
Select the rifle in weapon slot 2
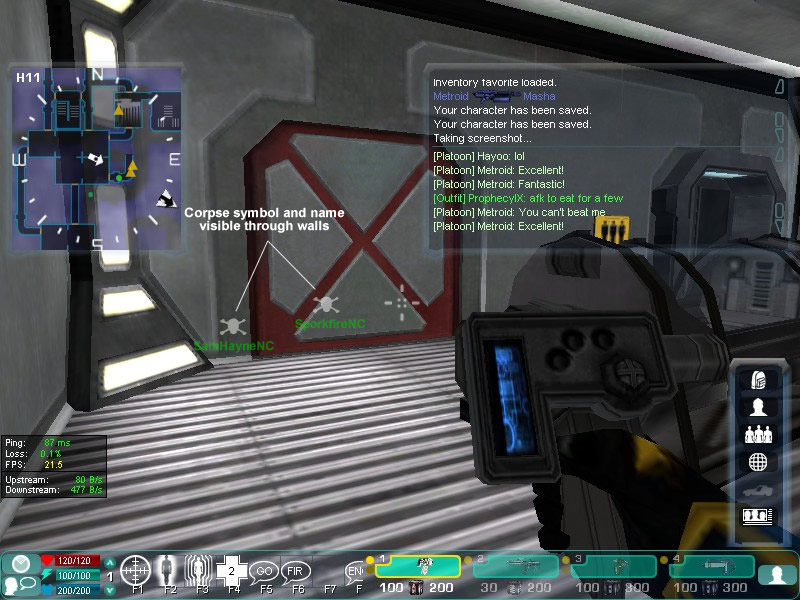516,567
